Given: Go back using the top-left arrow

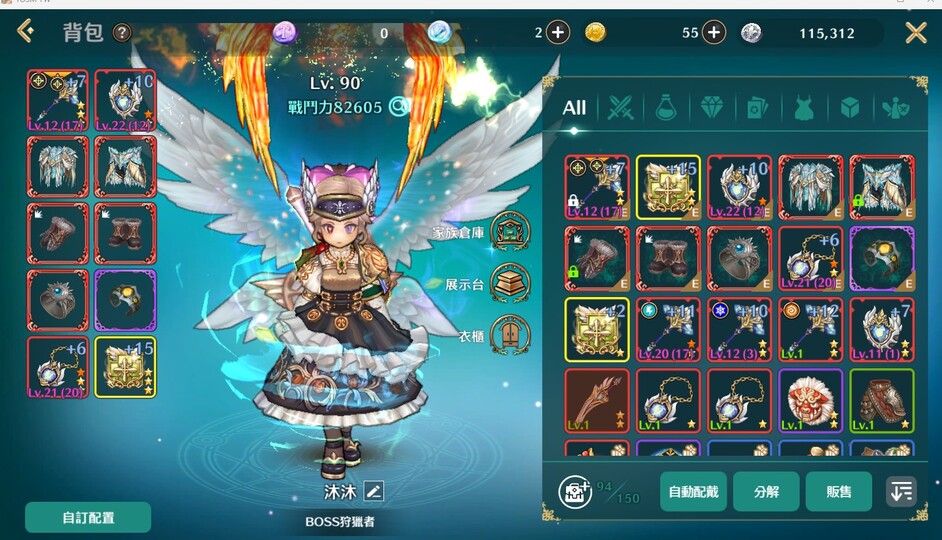Looking at the screenshot, I should [26, 32].
